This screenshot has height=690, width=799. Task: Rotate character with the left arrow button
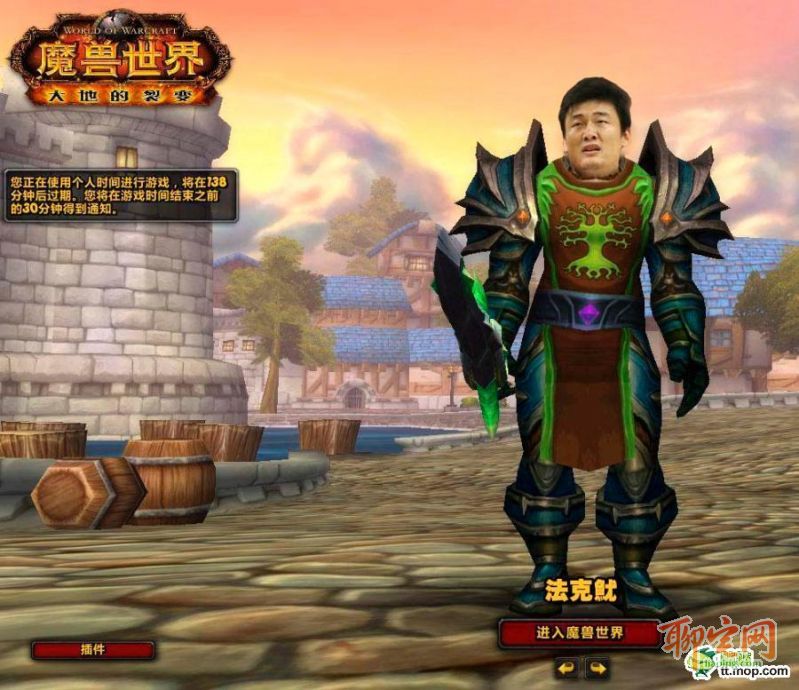(567, 667)
